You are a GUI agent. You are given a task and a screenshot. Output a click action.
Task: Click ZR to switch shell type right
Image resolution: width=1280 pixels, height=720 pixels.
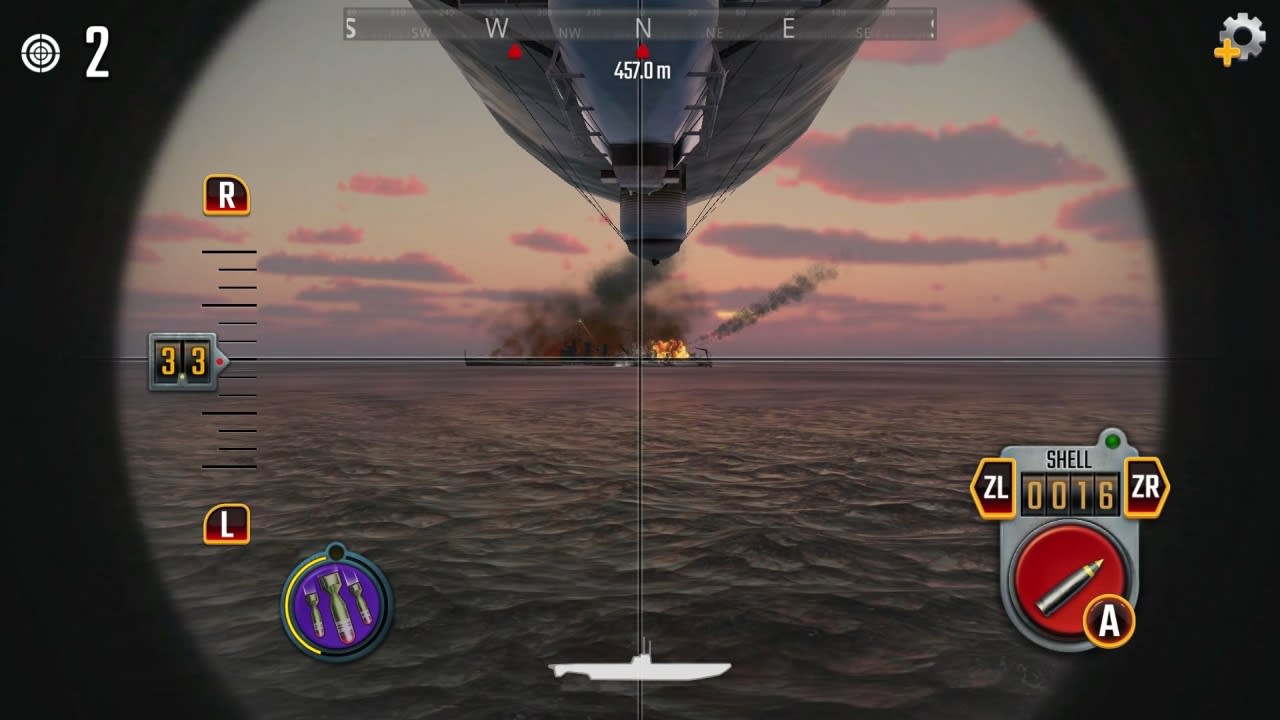[x=1147, y=489]
